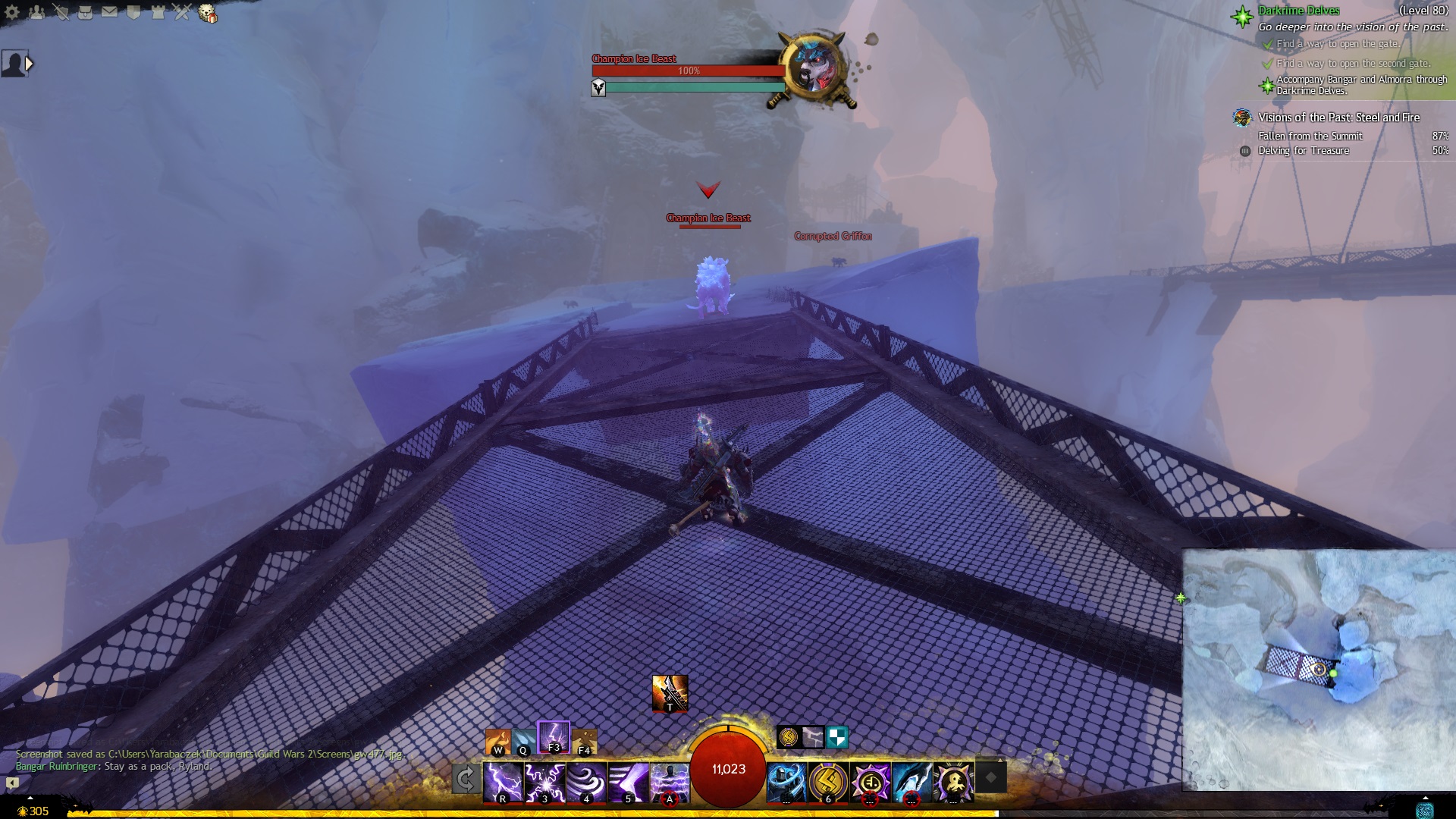Viewport: 1456px width, 819px height.
Task: Switch to Earth attunement
Action: (584, 742)
